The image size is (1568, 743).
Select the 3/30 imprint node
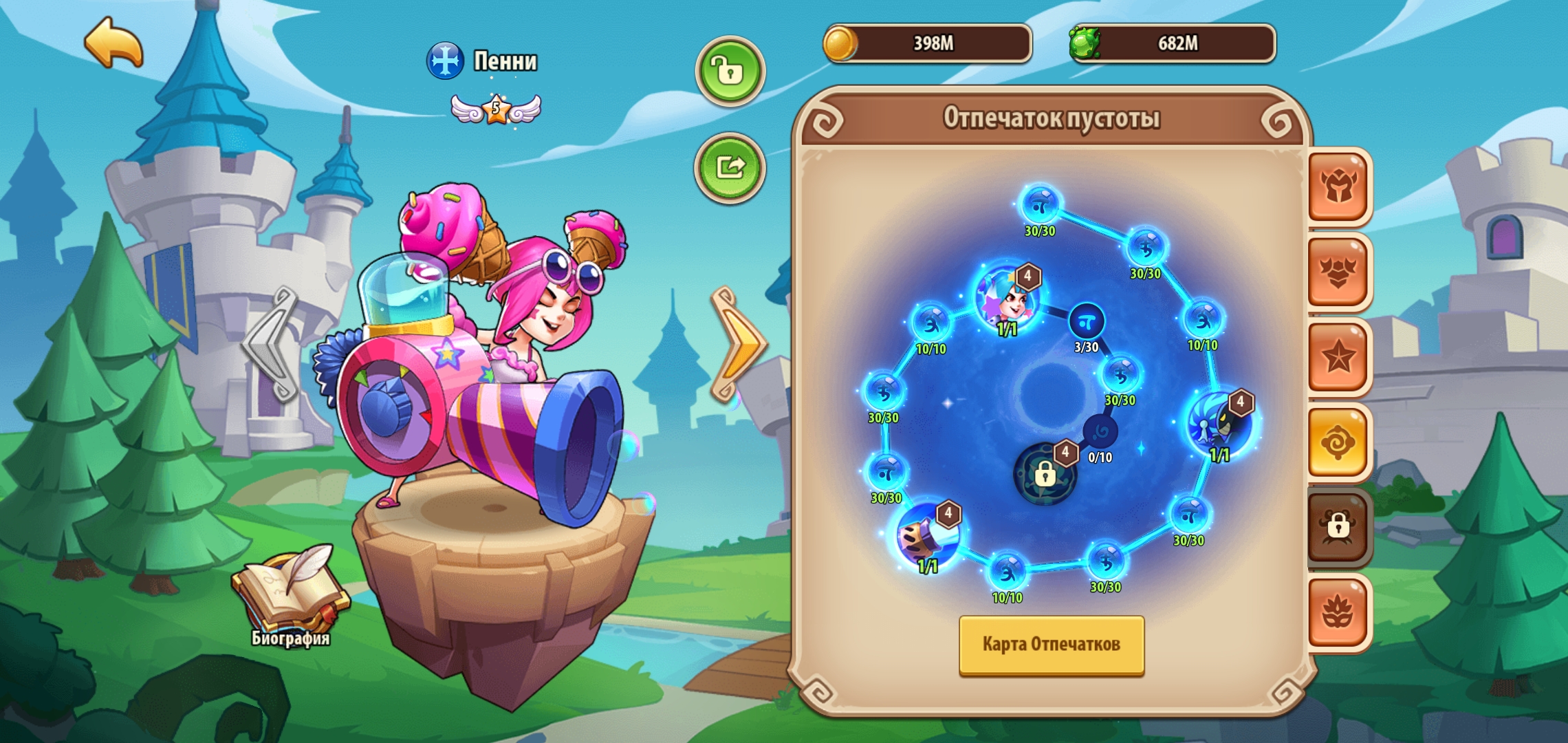1087,321
